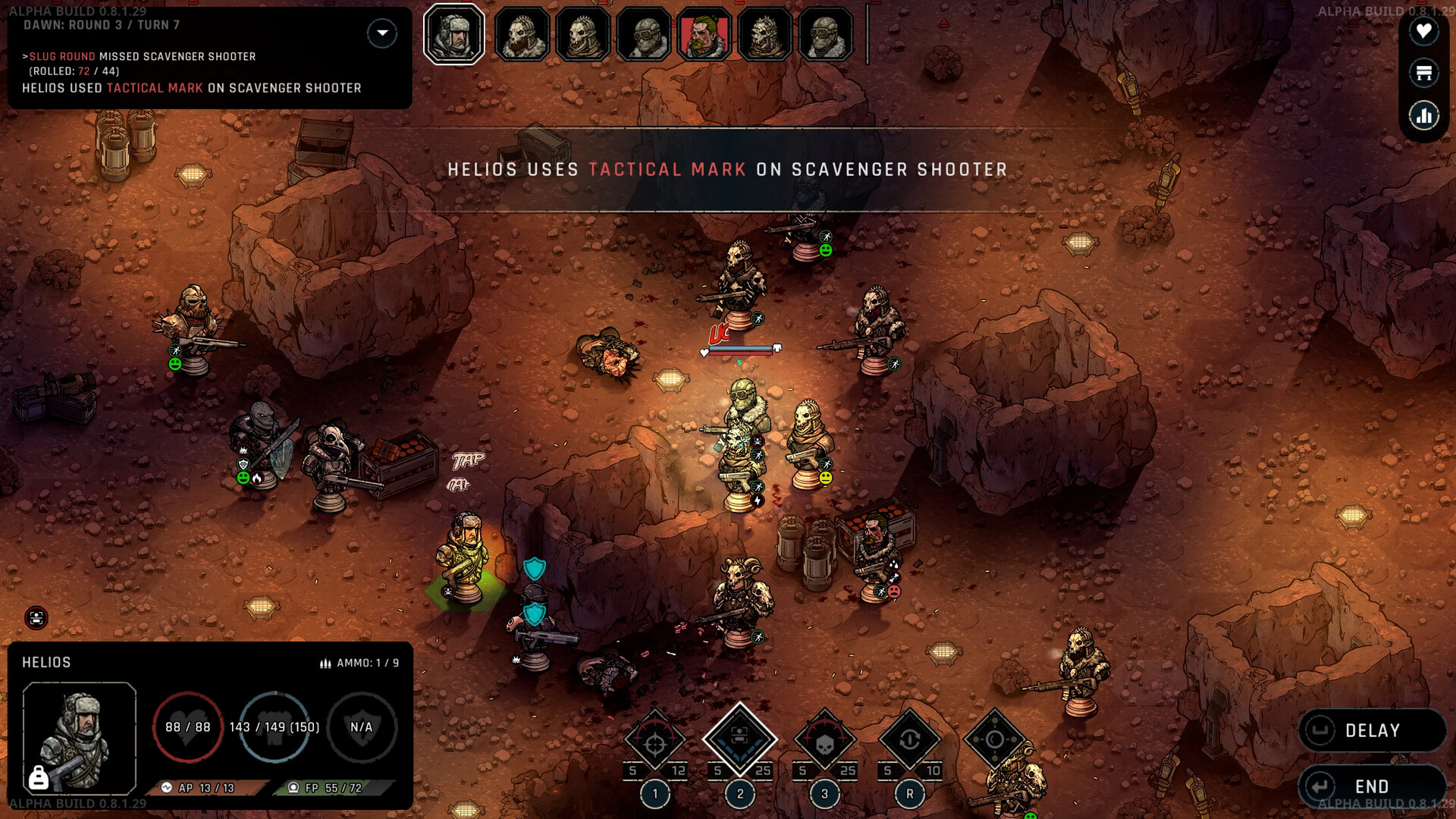
Task: Toggle the heart health display button
Action: tap(1423, 31)
